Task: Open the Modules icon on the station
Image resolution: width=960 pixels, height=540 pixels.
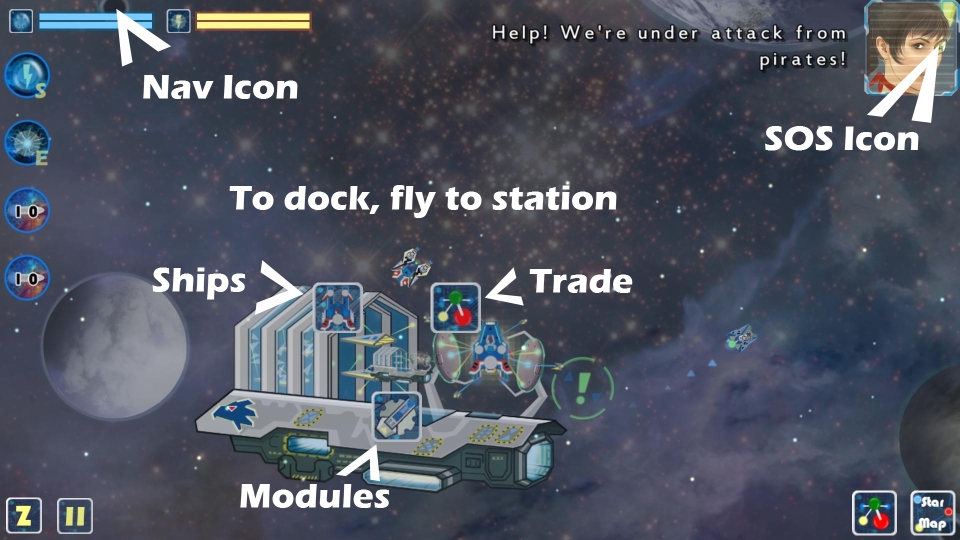Action: pyautogui.click(x=396, y=416)
